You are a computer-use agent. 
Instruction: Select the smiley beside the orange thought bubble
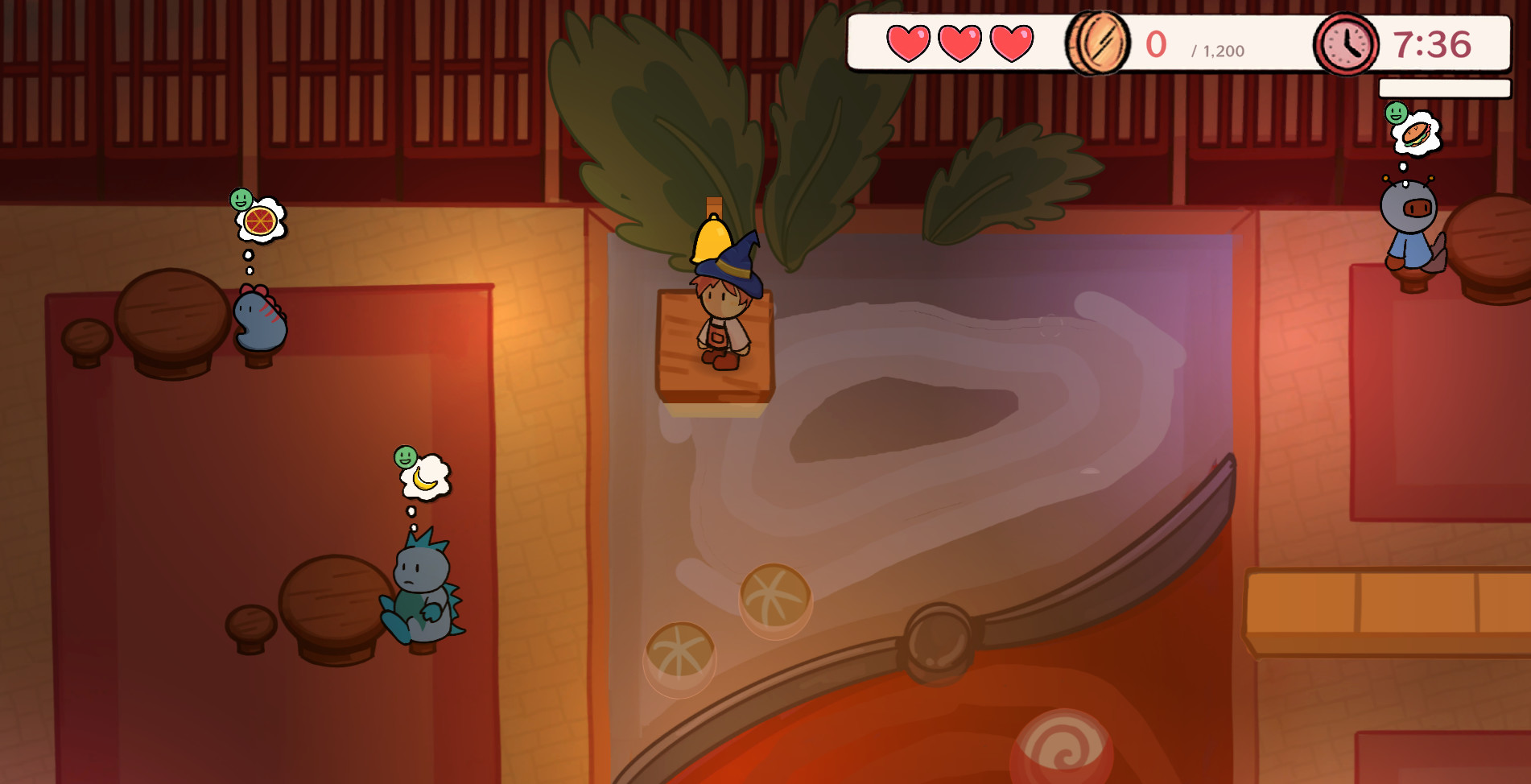[241, 198]
